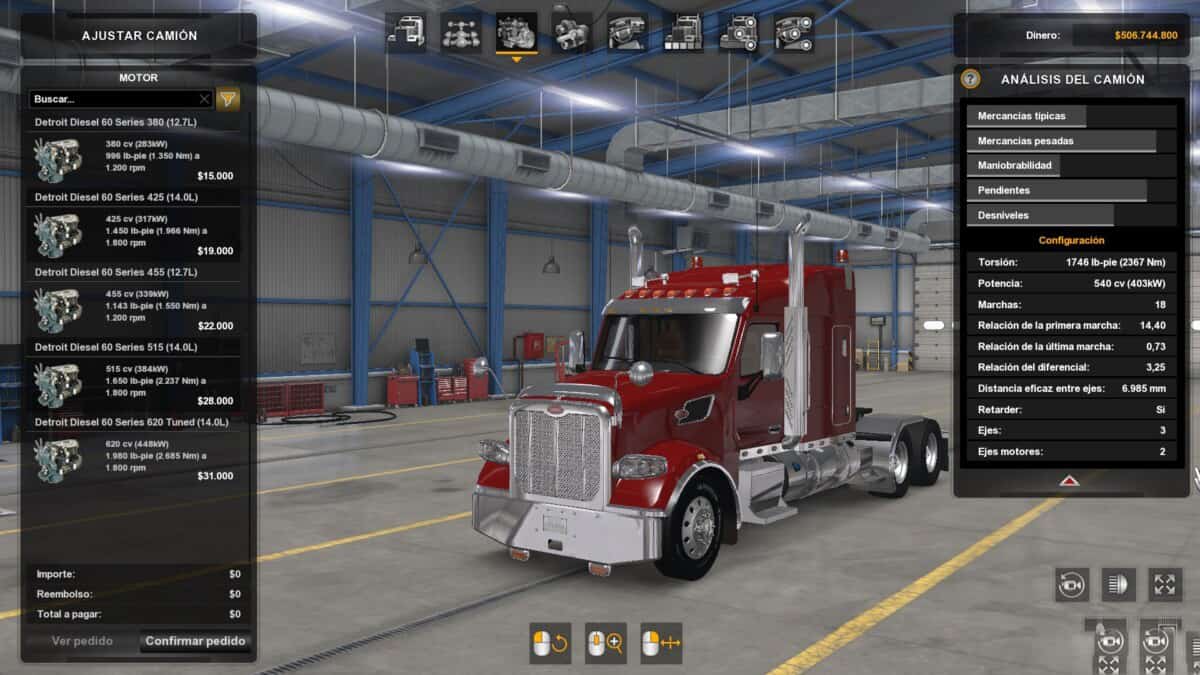Switch to the truck cabin category tab
This screenshot has height=675, width=1200.
pos(406,33)
